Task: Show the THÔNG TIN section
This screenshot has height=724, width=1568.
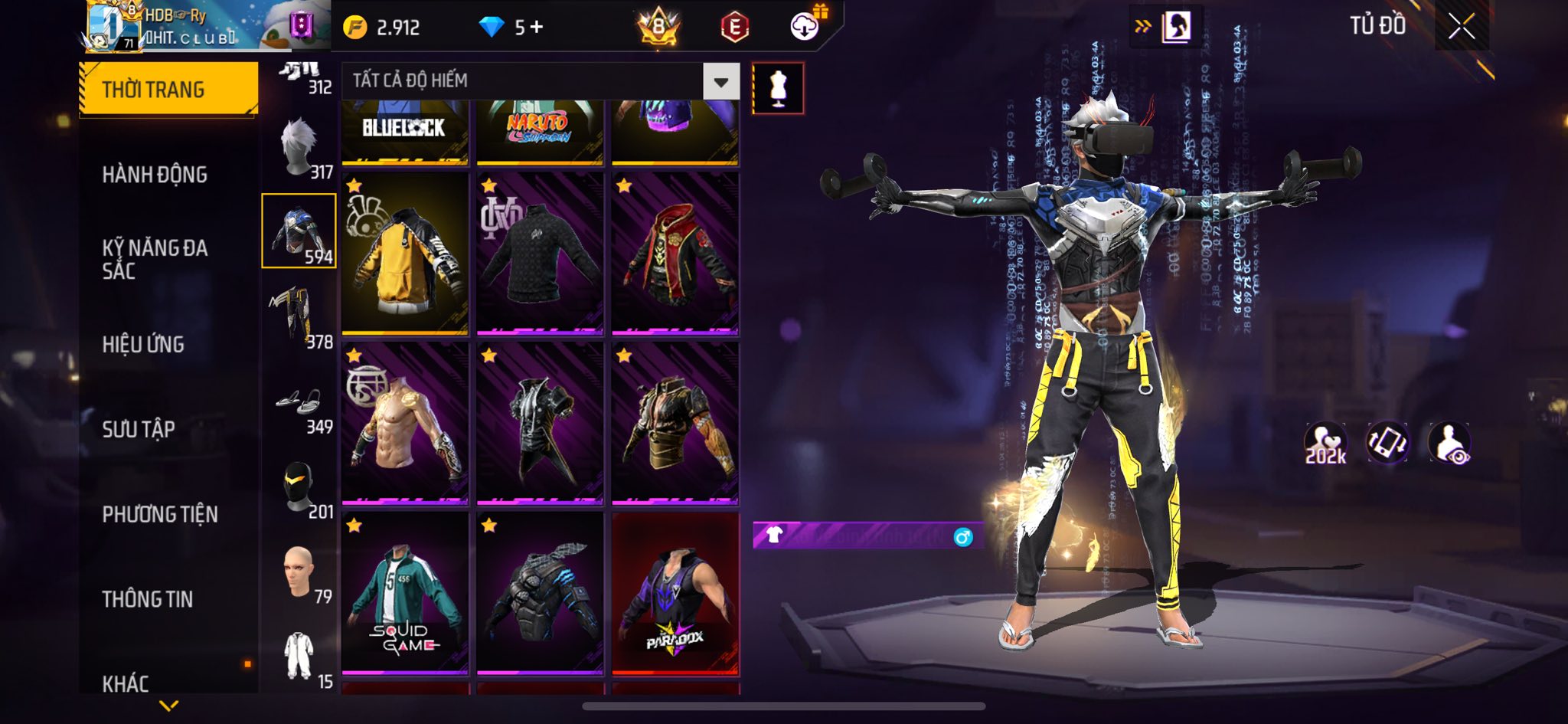Action: tap(148, 599)
